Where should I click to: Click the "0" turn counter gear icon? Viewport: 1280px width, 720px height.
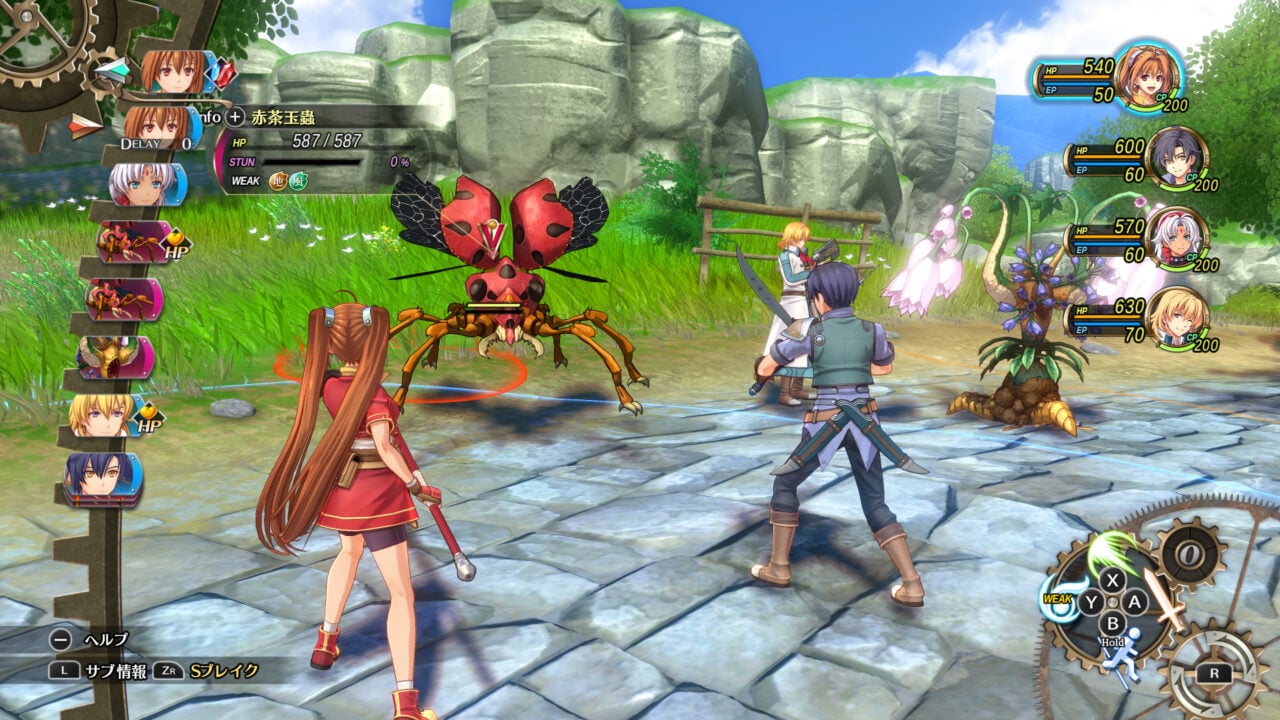(x=1190, y=555)
